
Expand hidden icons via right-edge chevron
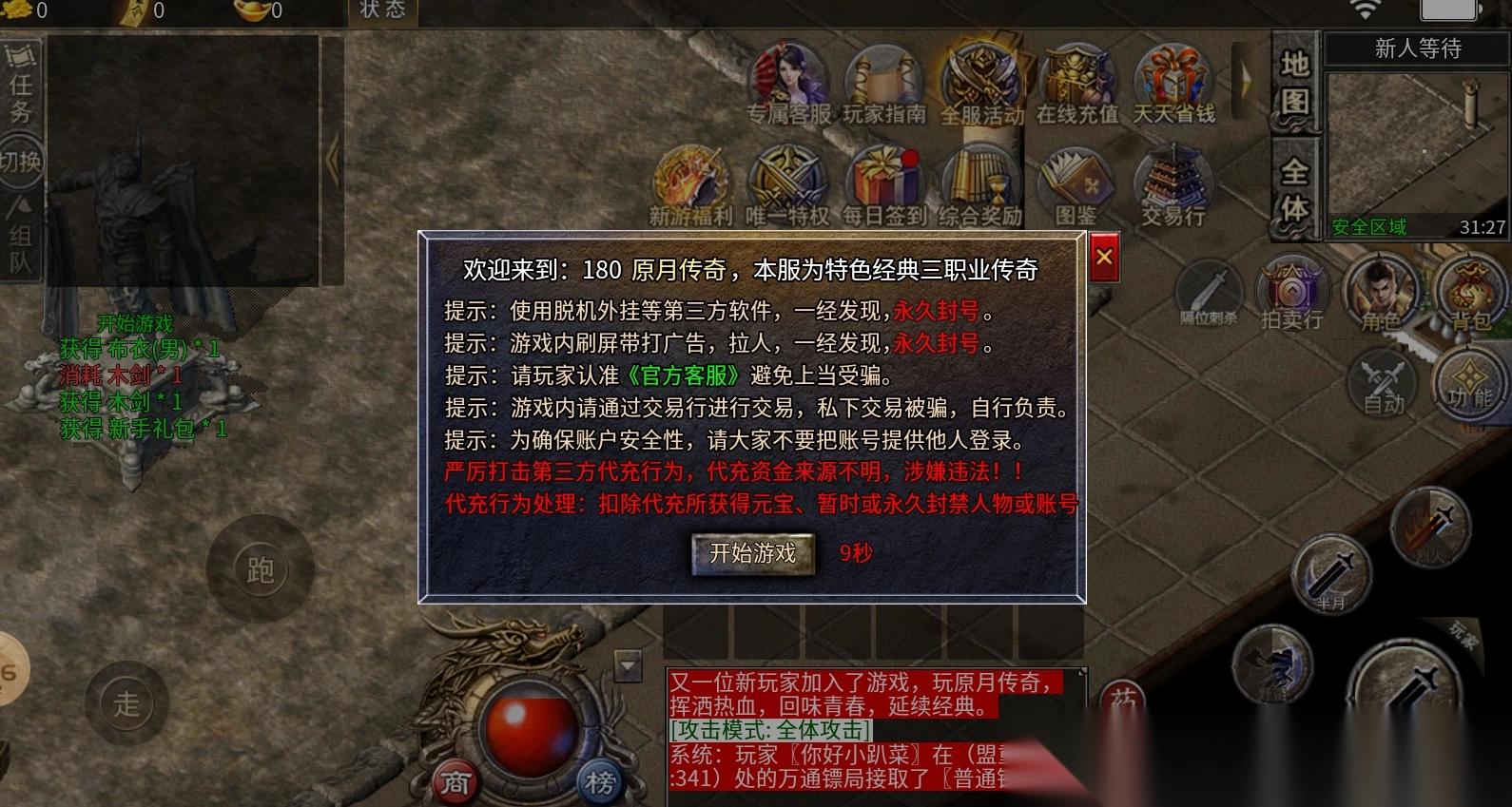(x=1244, y=83)
